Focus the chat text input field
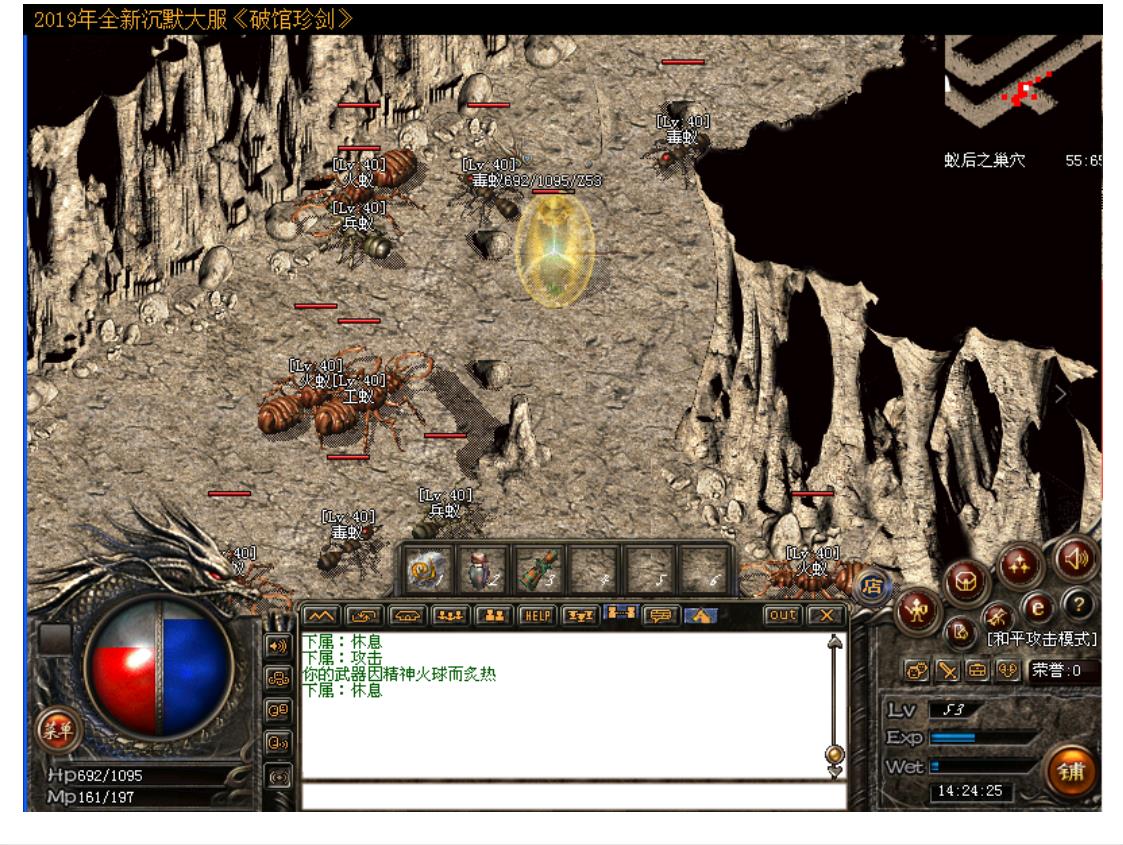The width and height of the screenshot is (1123, 845). tap(572, 797)
